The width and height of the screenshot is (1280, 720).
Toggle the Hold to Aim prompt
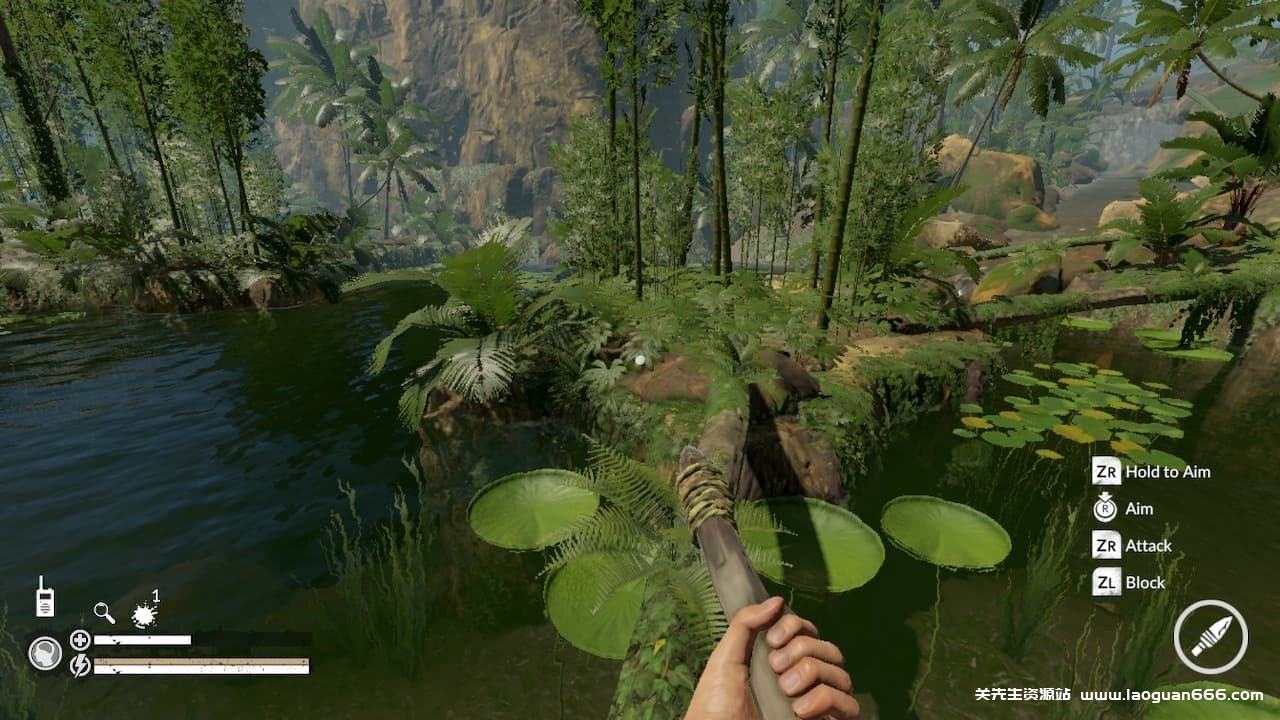click(x=1166, y=471)
